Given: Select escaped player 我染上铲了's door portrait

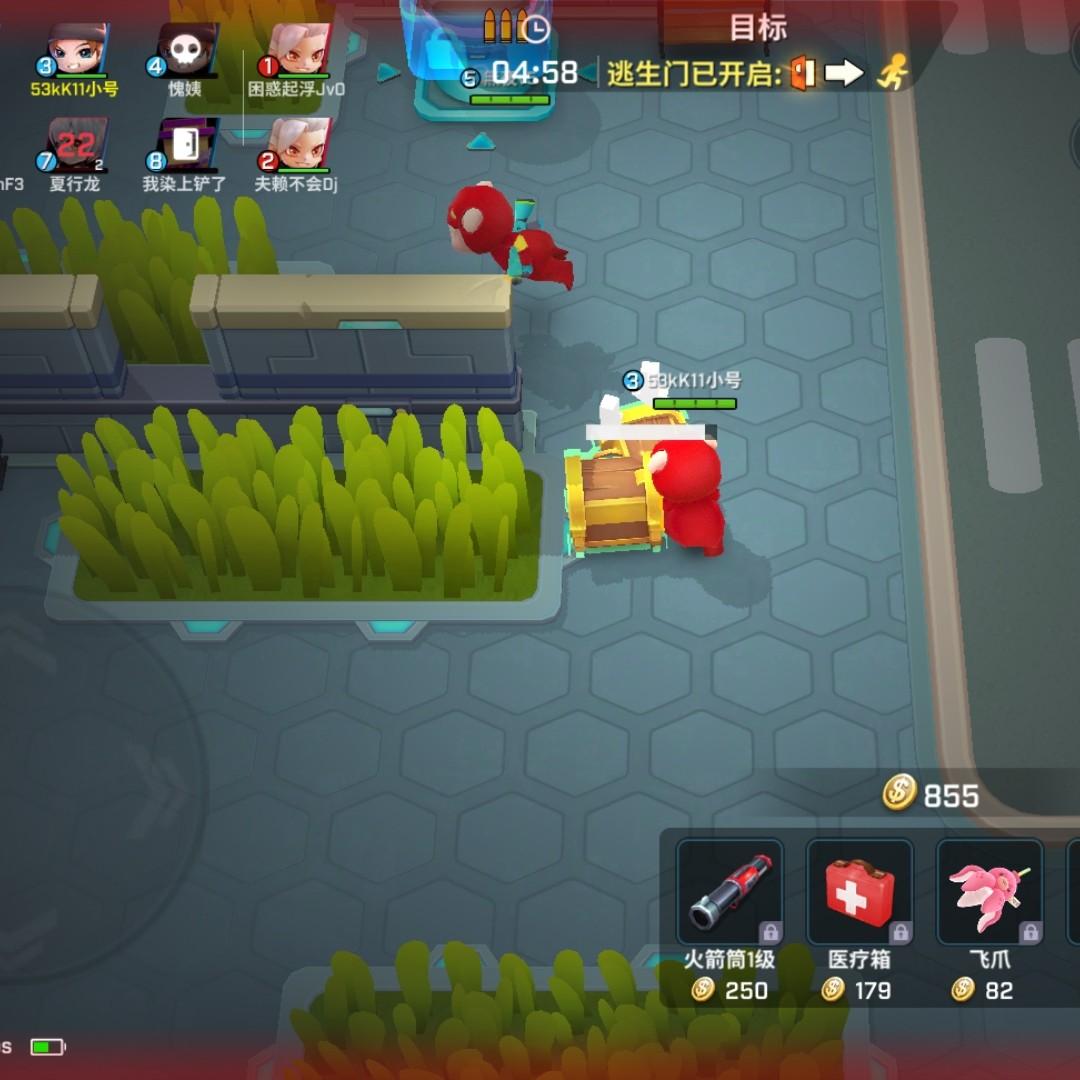Looking at the screenshot, I should pos(187,145).
